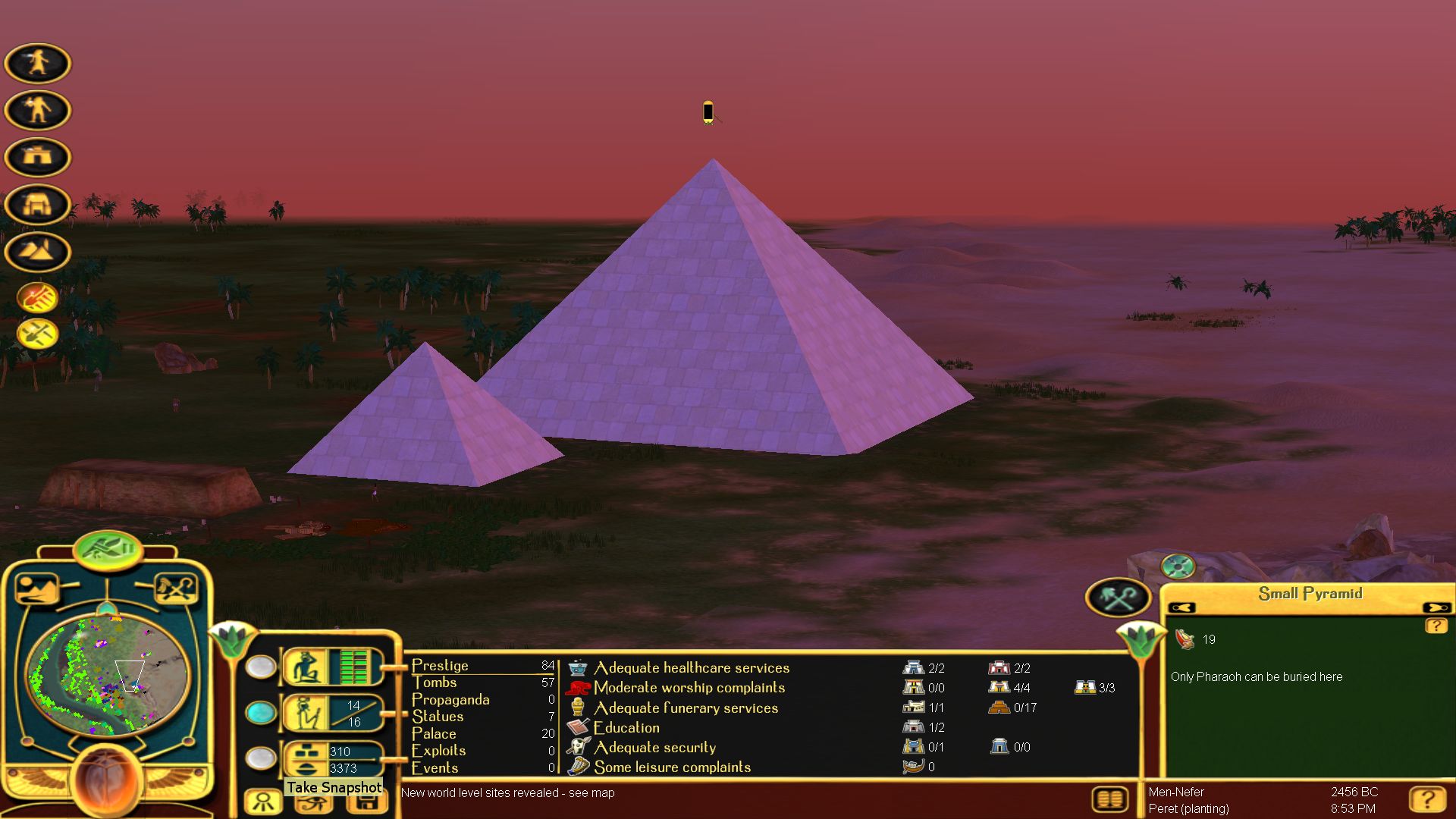Click the crook and flail button above minimap
Viewport: 1456px width, 819px height.
point(175,588)
